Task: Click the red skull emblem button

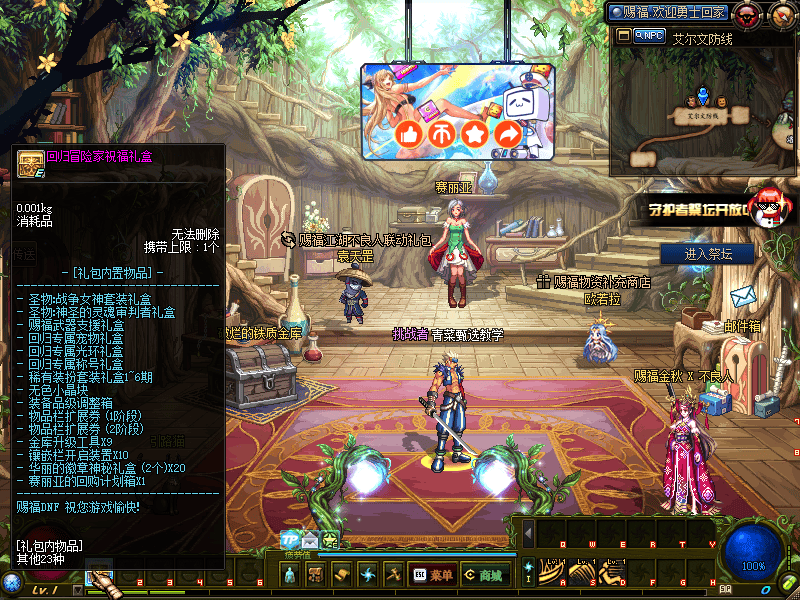Action: pyautogui.click(x=746, y=14)
